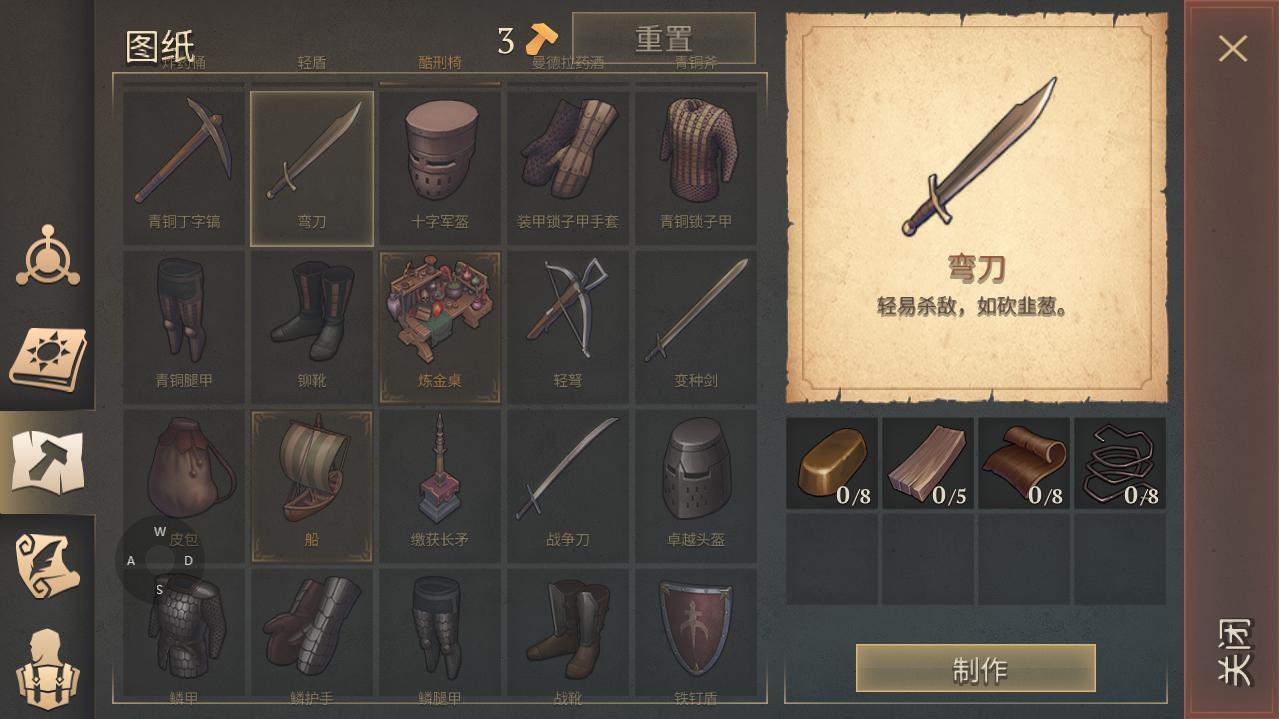The width and height of the screenshot is (1279, 719).
Task: Choose the 青铜腿甲 leg armor blueprint
Action: (x=184, y=326)
